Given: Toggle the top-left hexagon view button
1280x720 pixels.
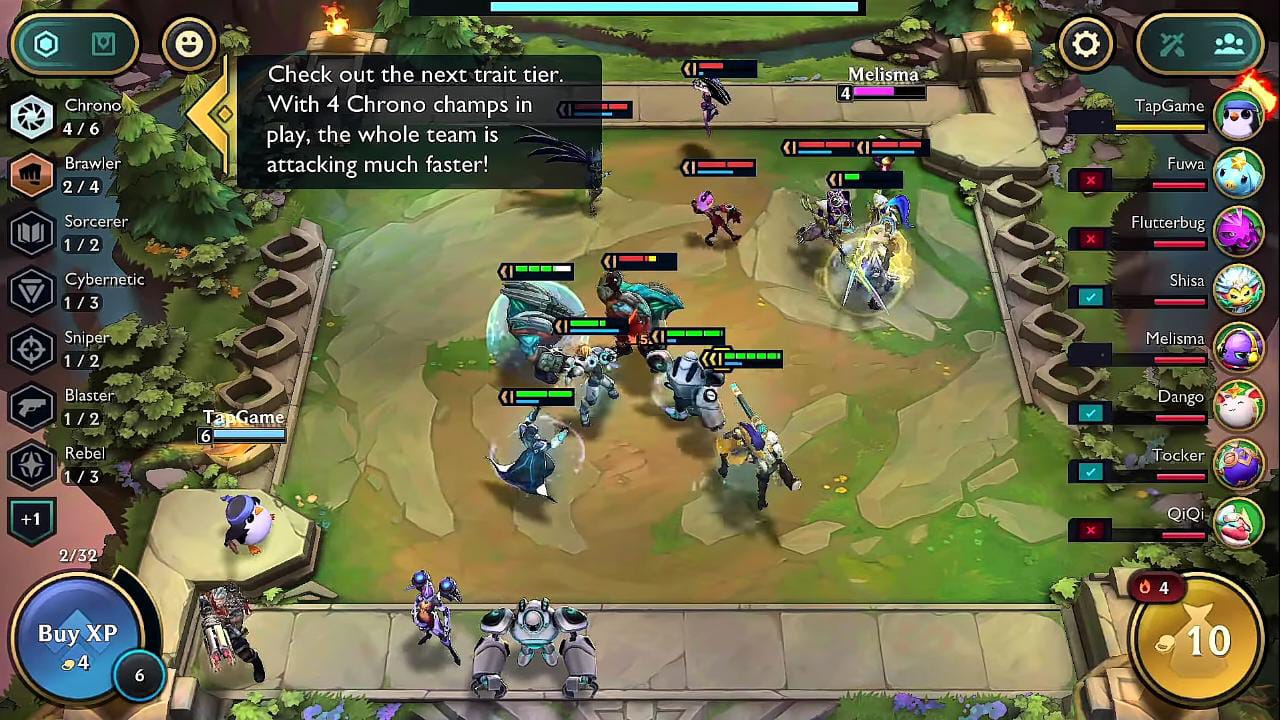Looking at the screenshot, I should pos(47,44).
